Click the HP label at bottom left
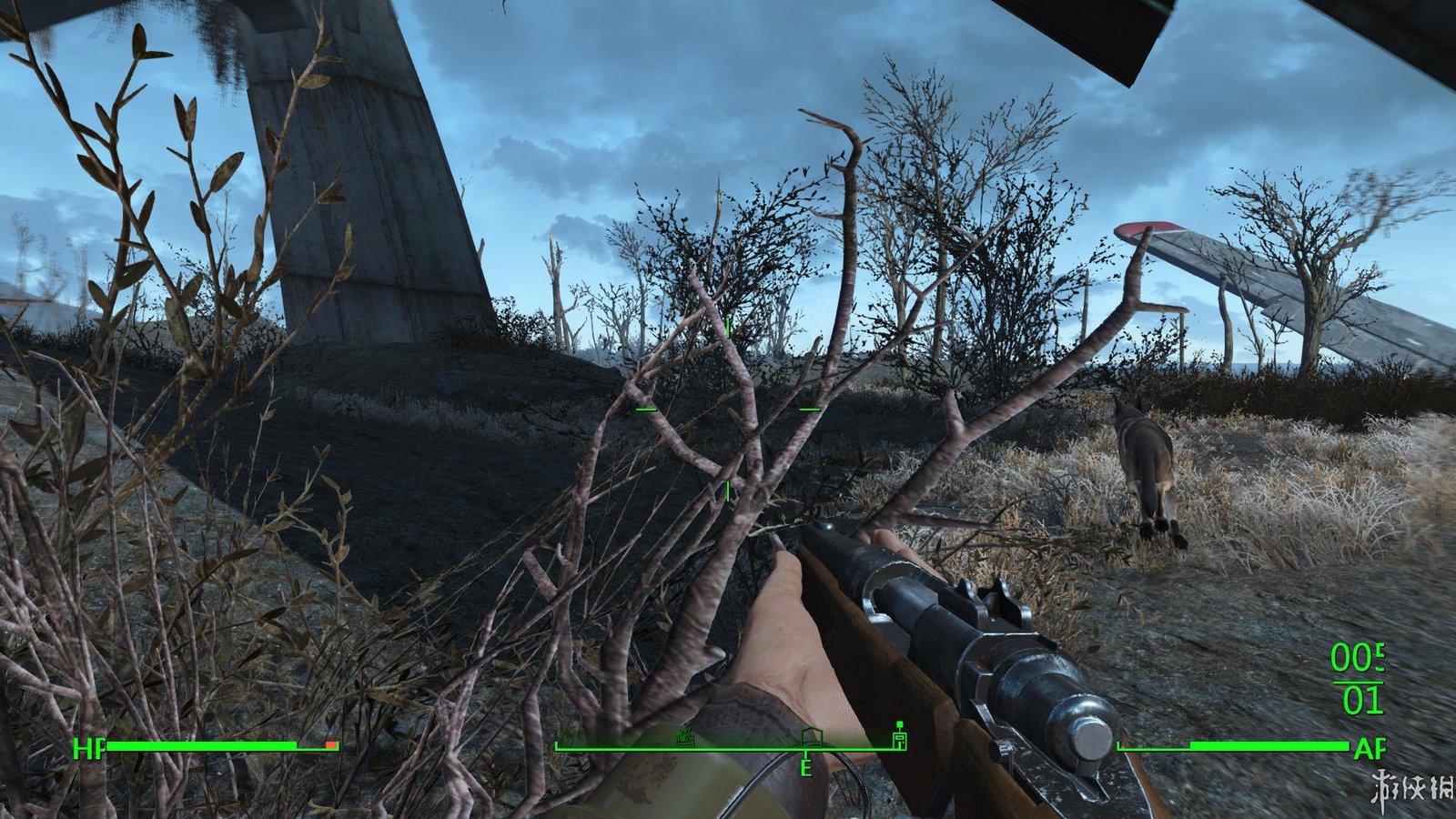Image resolution: width=1456 pixels, height=819 pixels. point(87,750)
